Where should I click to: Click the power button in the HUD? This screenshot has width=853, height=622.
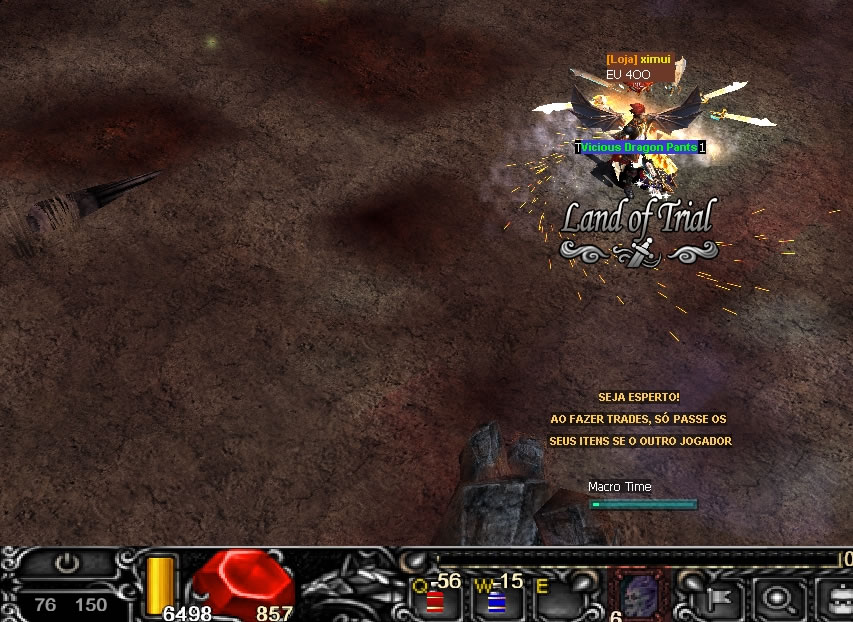pyautogui.click(x=67, y=563)
